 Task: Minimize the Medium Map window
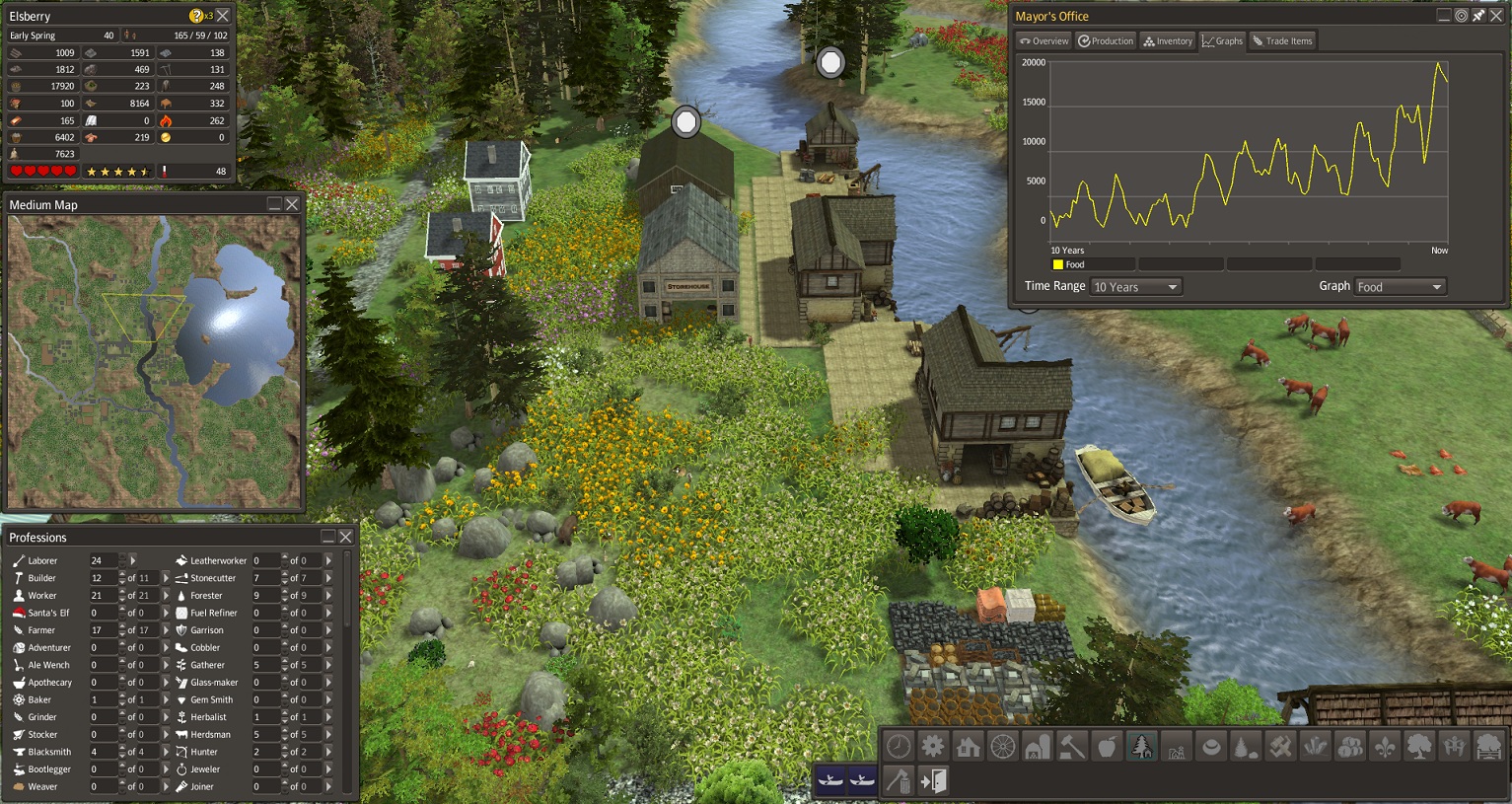274,204
